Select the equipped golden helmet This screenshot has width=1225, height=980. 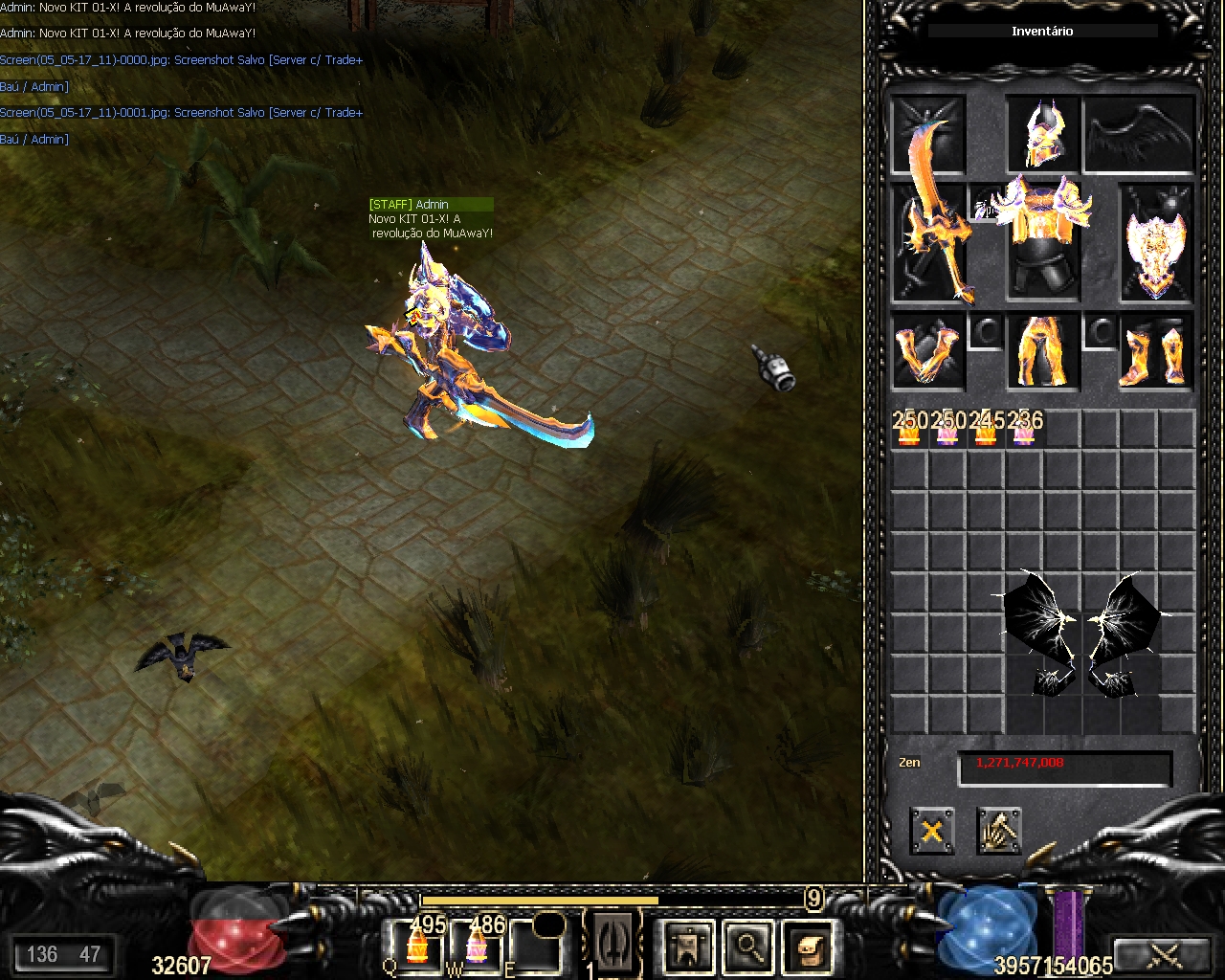pyautogui.click(x=1042, y=134)
